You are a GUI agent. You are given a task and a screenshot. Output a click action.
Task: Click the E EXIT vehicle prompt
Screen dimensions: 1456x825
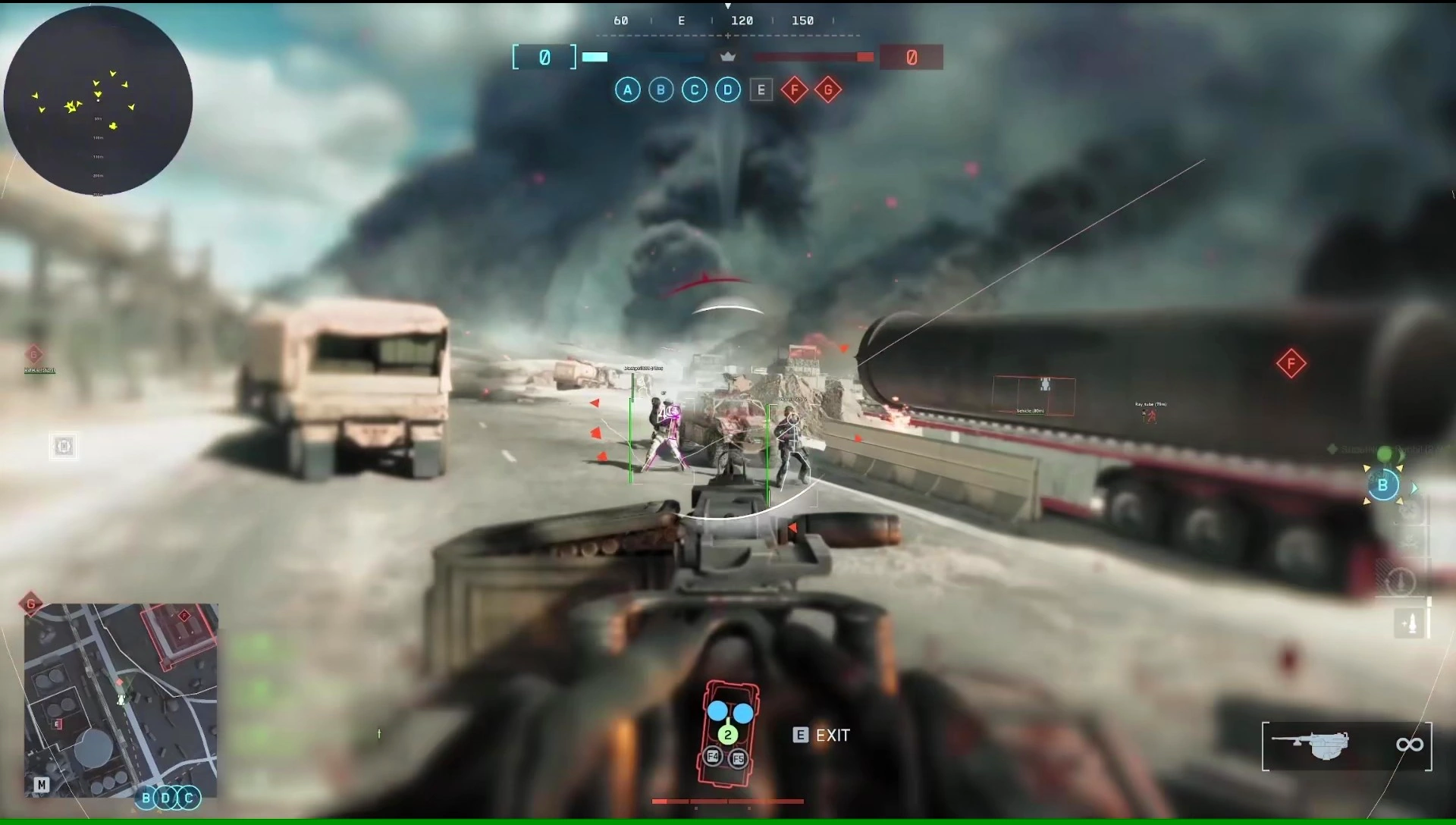[821, 735]
